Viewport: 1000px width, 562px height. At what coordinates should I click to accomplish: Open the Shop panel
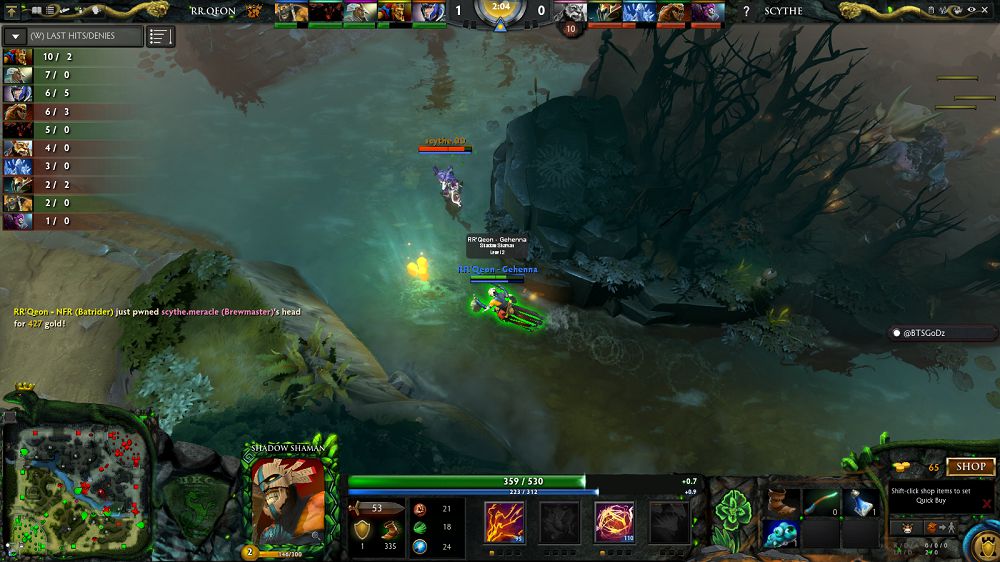pos(971,466)
